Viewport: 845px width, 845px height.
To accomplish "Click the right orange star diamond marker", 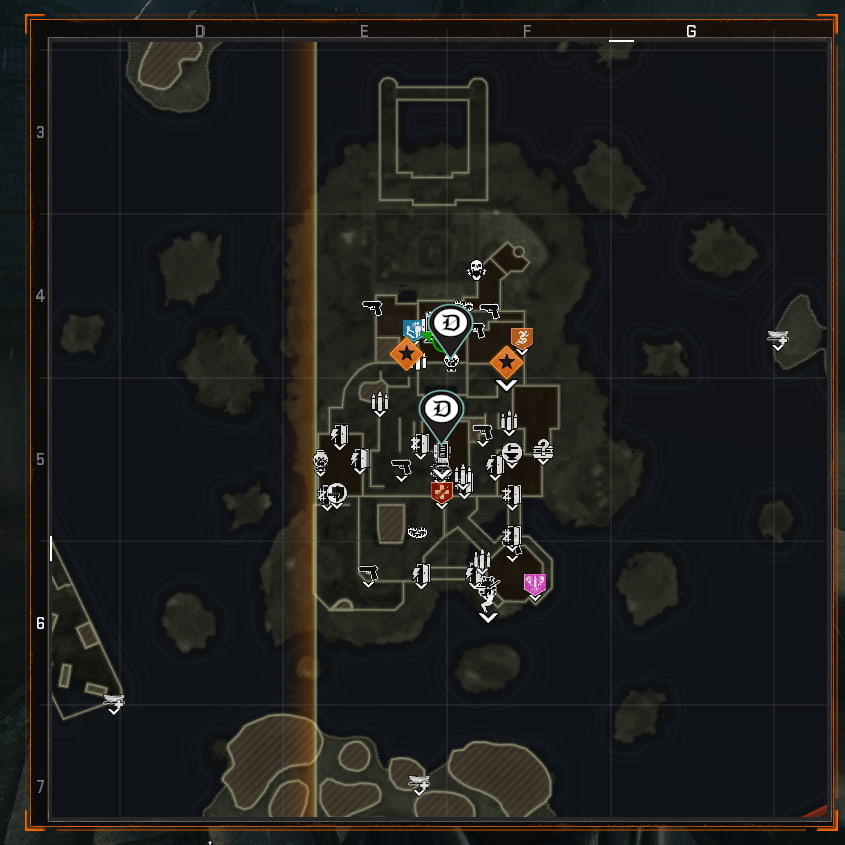I will 507,361.
